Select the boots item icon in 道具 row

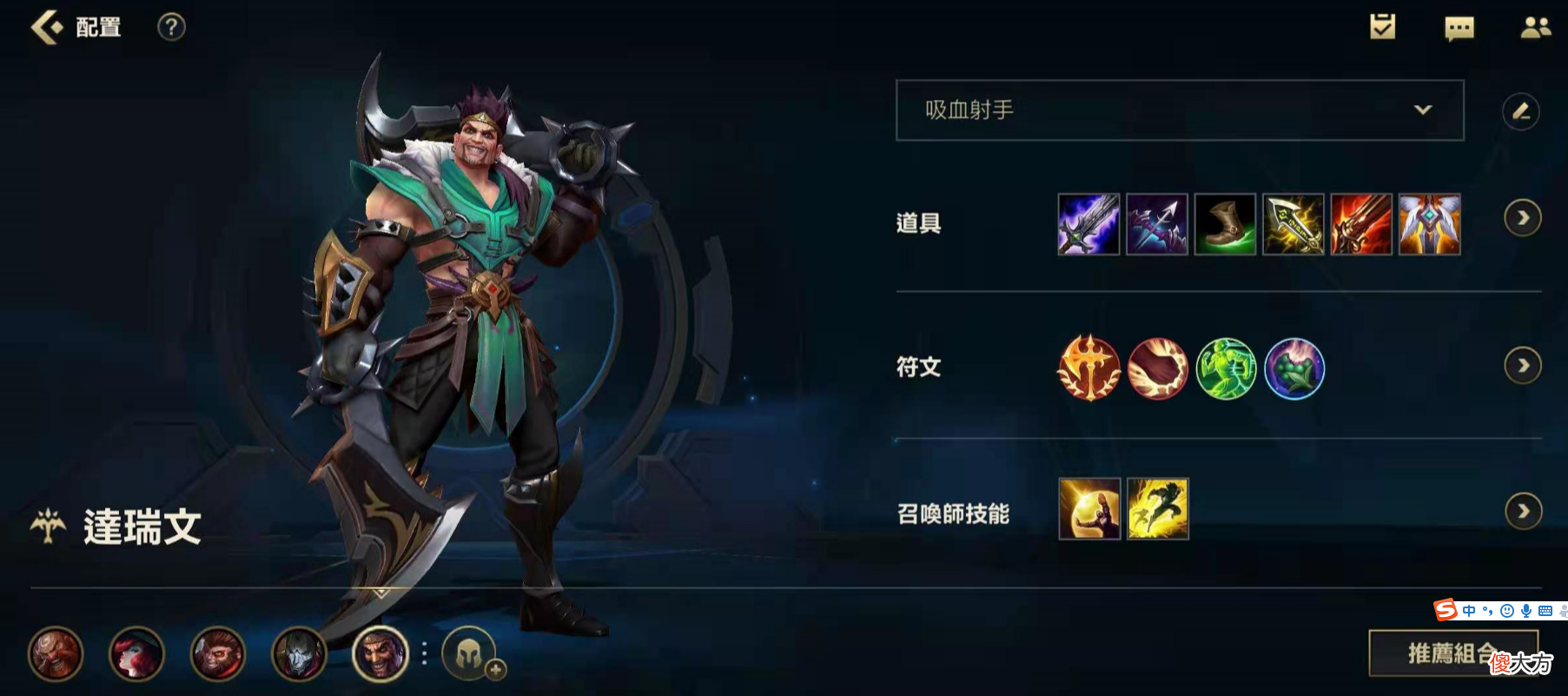(x=1226, y=225)
